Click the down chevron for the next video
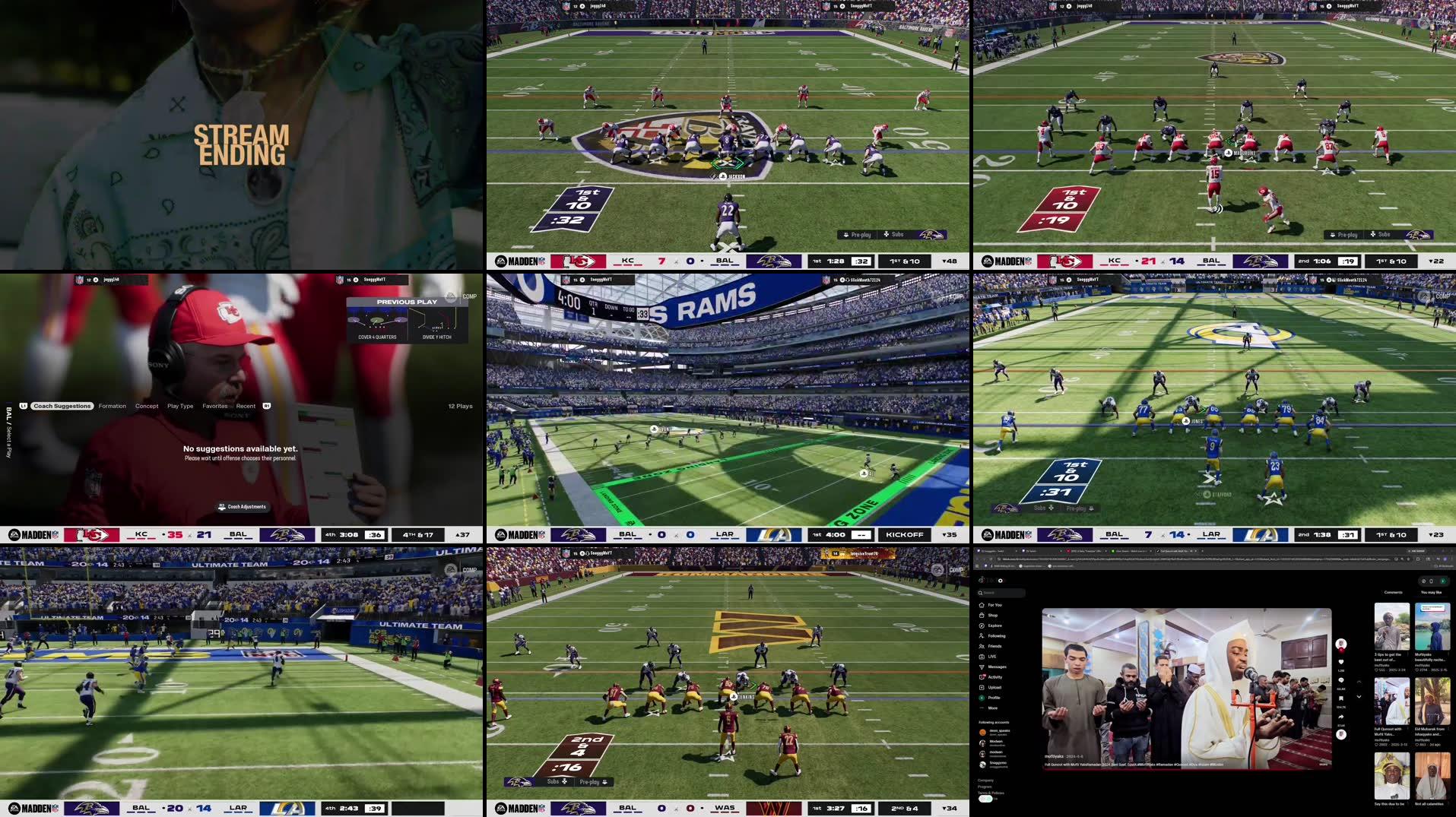This screenshot has height=817, width=1456. [x=1359, y=696]
